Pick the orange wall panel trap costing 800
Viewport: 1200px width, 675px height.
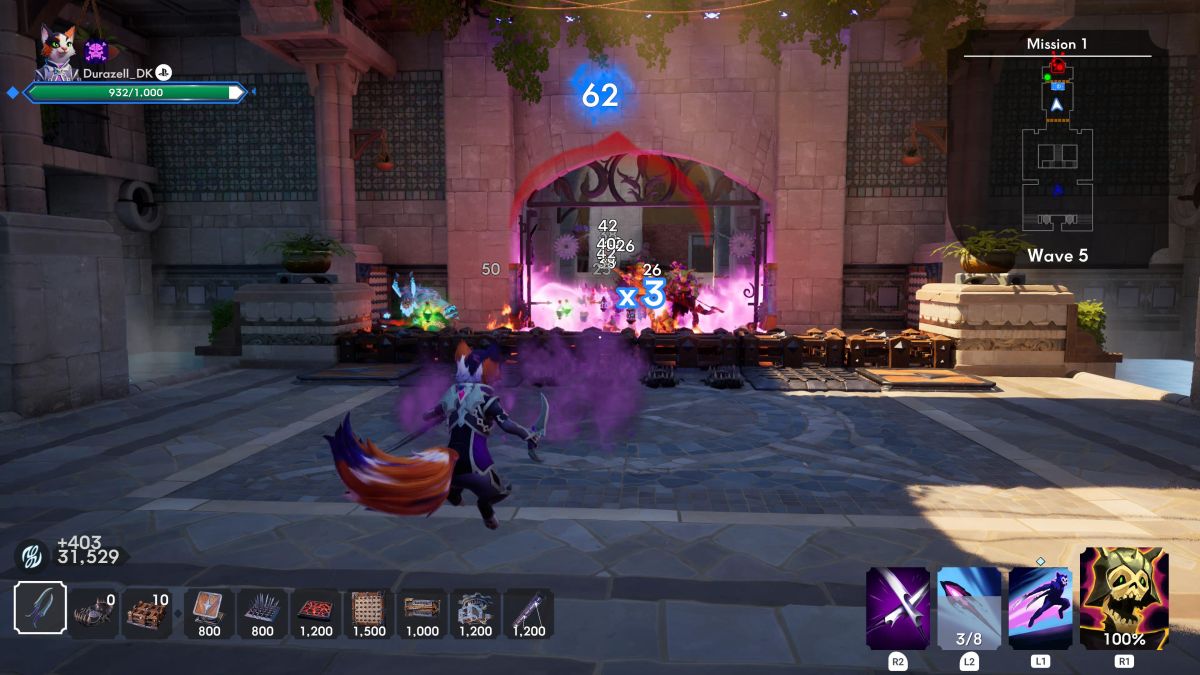[209, 612]
